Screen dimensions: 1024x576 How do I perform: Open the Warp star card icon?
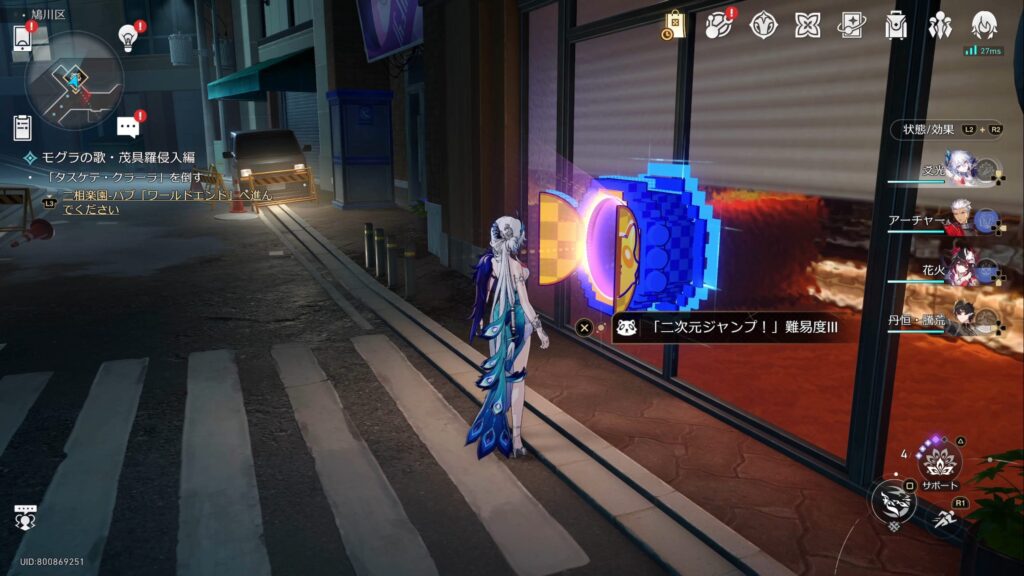click(851, 24)
